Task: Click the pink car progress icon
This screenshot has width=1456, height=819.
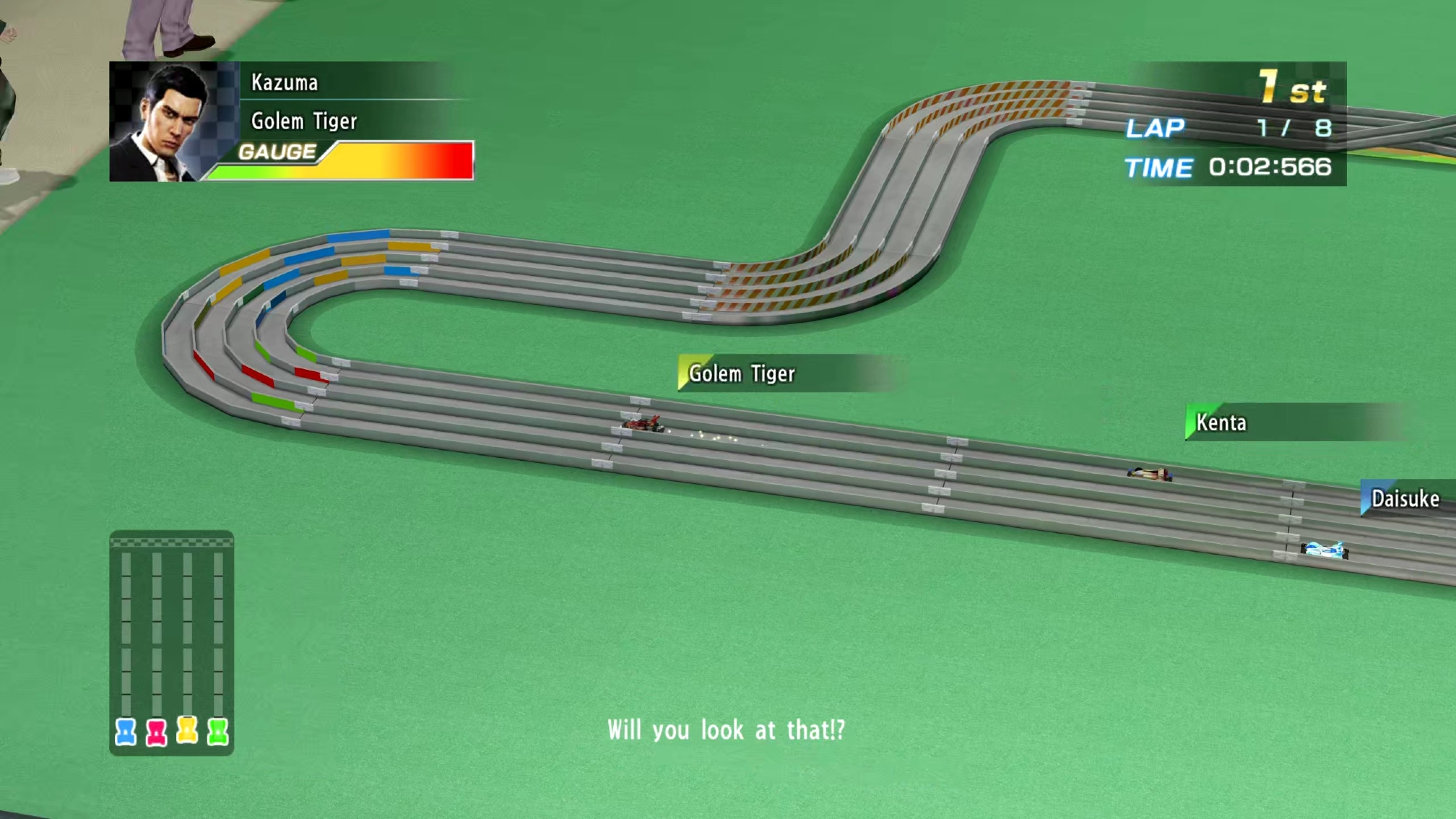Action: coord(157,732)
